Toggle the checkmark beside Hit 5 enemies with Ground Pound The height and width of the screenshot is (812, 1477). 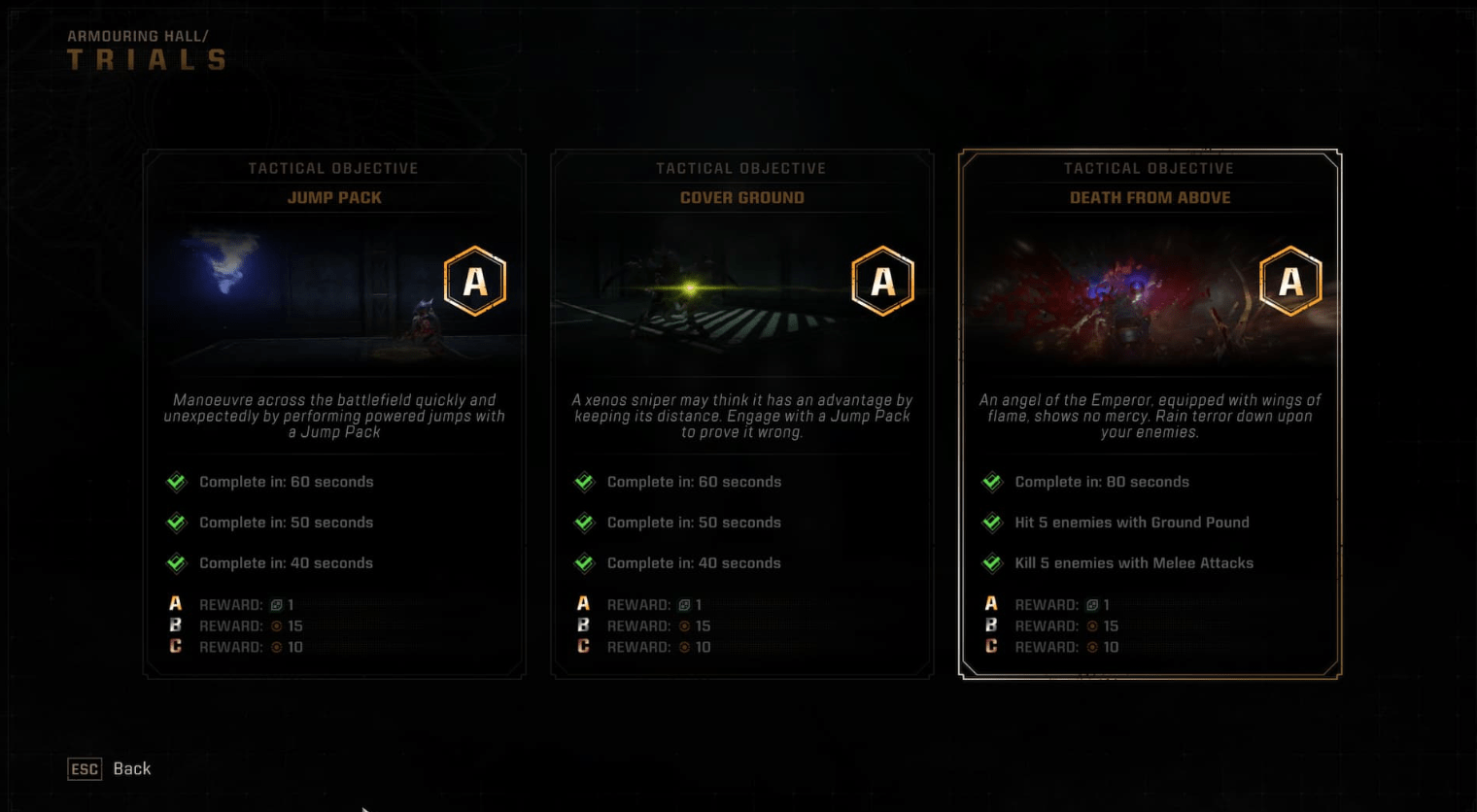[992, 522]
